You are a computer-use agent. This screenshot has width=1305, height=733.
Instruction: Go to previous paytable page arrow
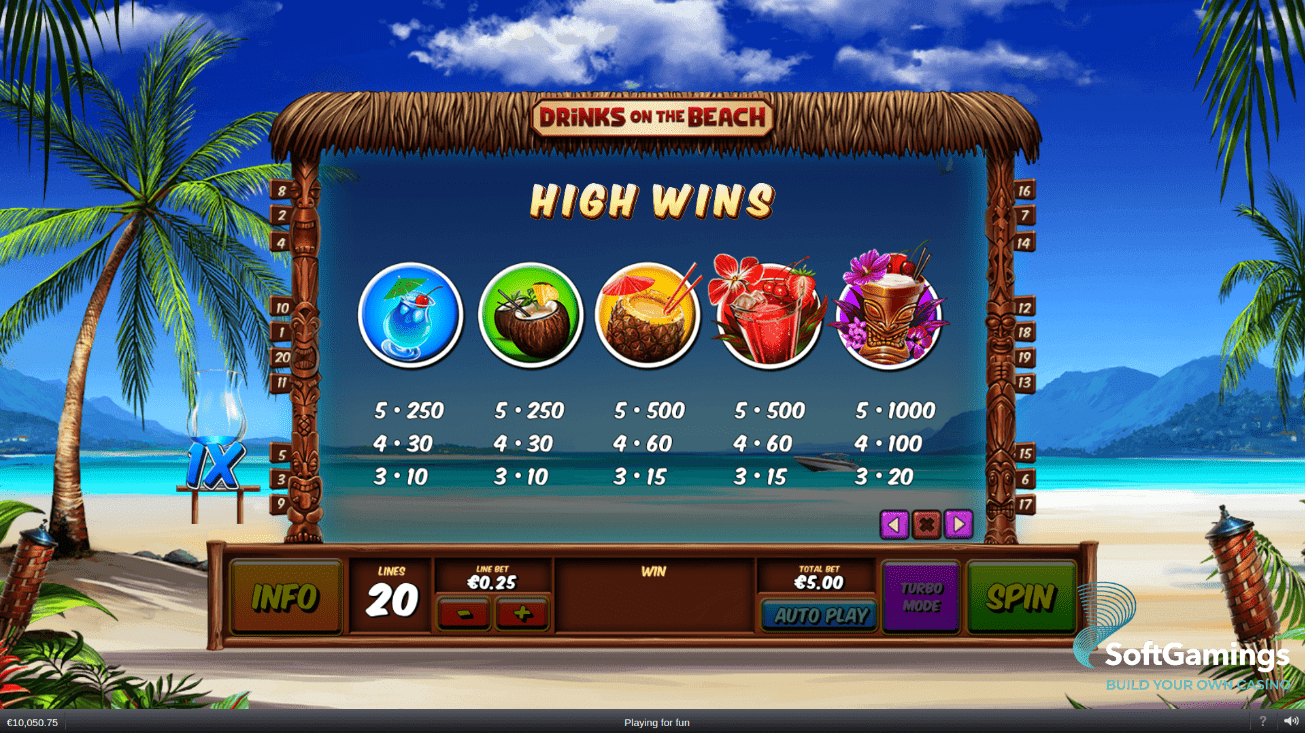pos(894,524)
